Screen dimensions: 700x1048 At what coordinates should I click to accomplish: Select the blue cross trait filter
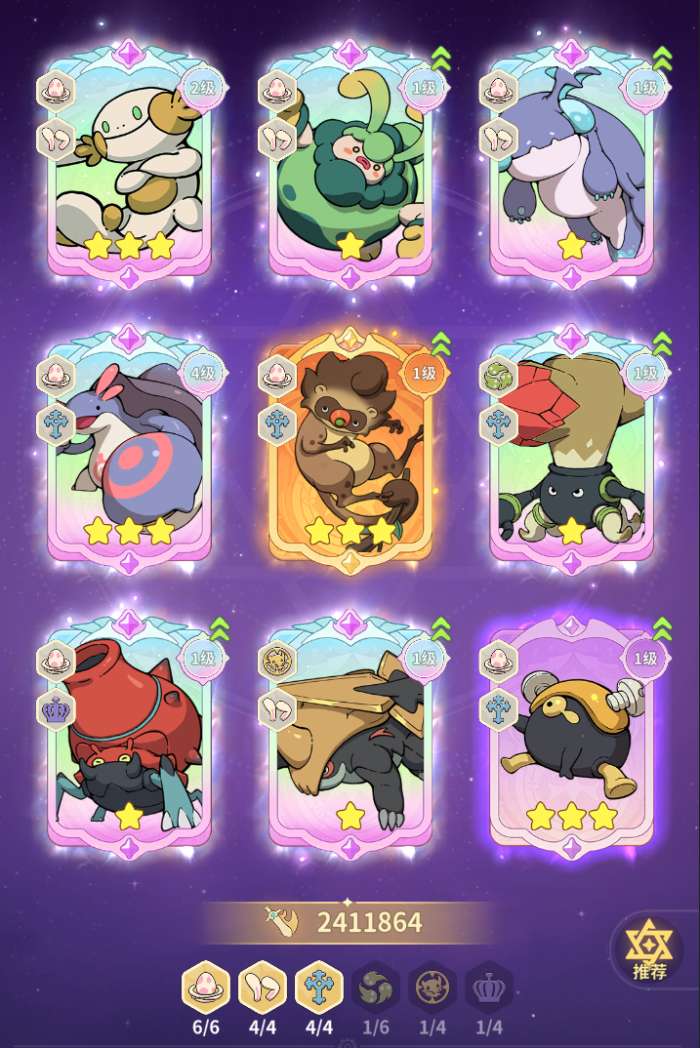coord(319,988)
